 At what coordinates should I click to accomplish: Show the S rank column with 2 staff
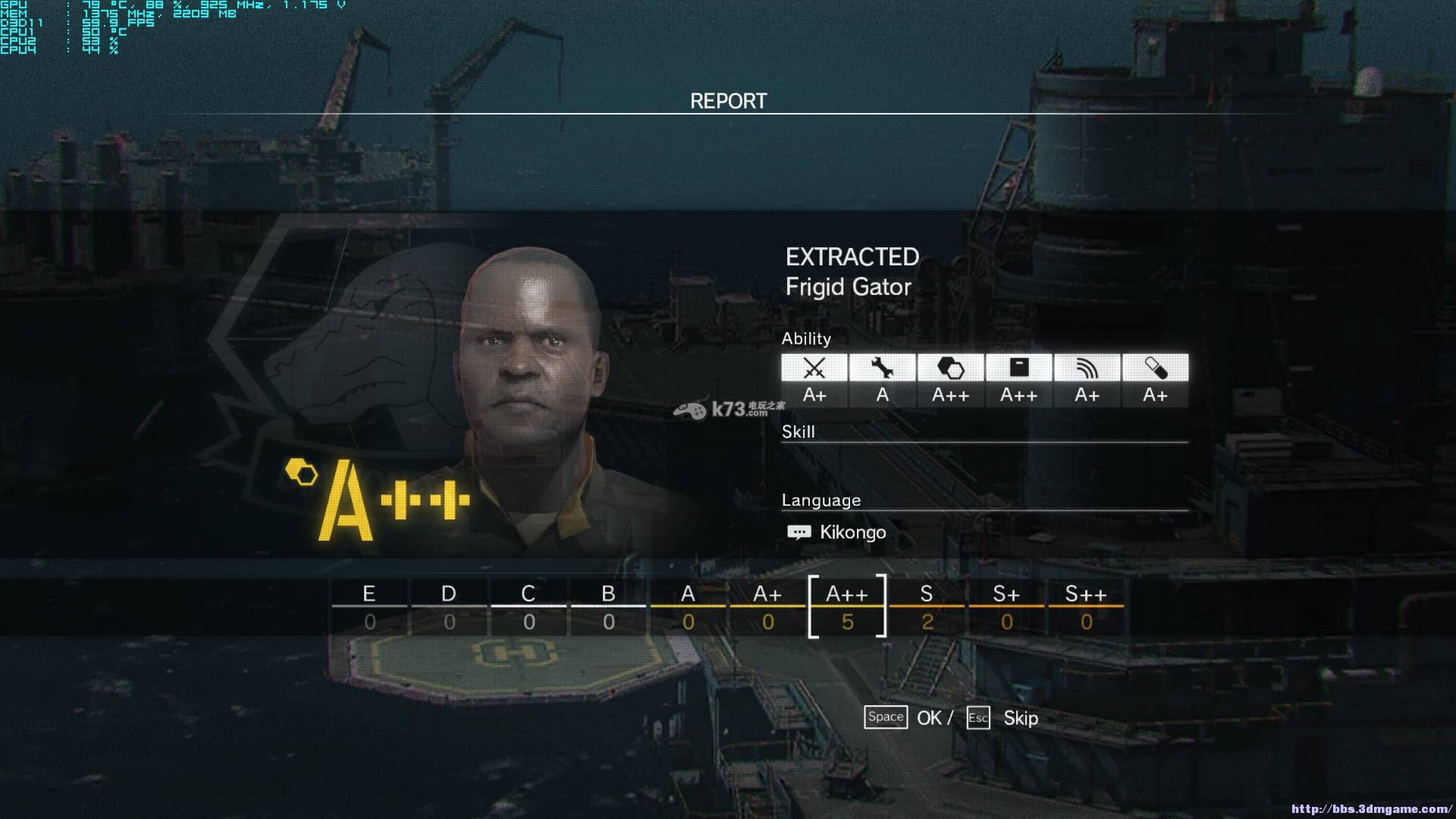(x=927, y=607)
